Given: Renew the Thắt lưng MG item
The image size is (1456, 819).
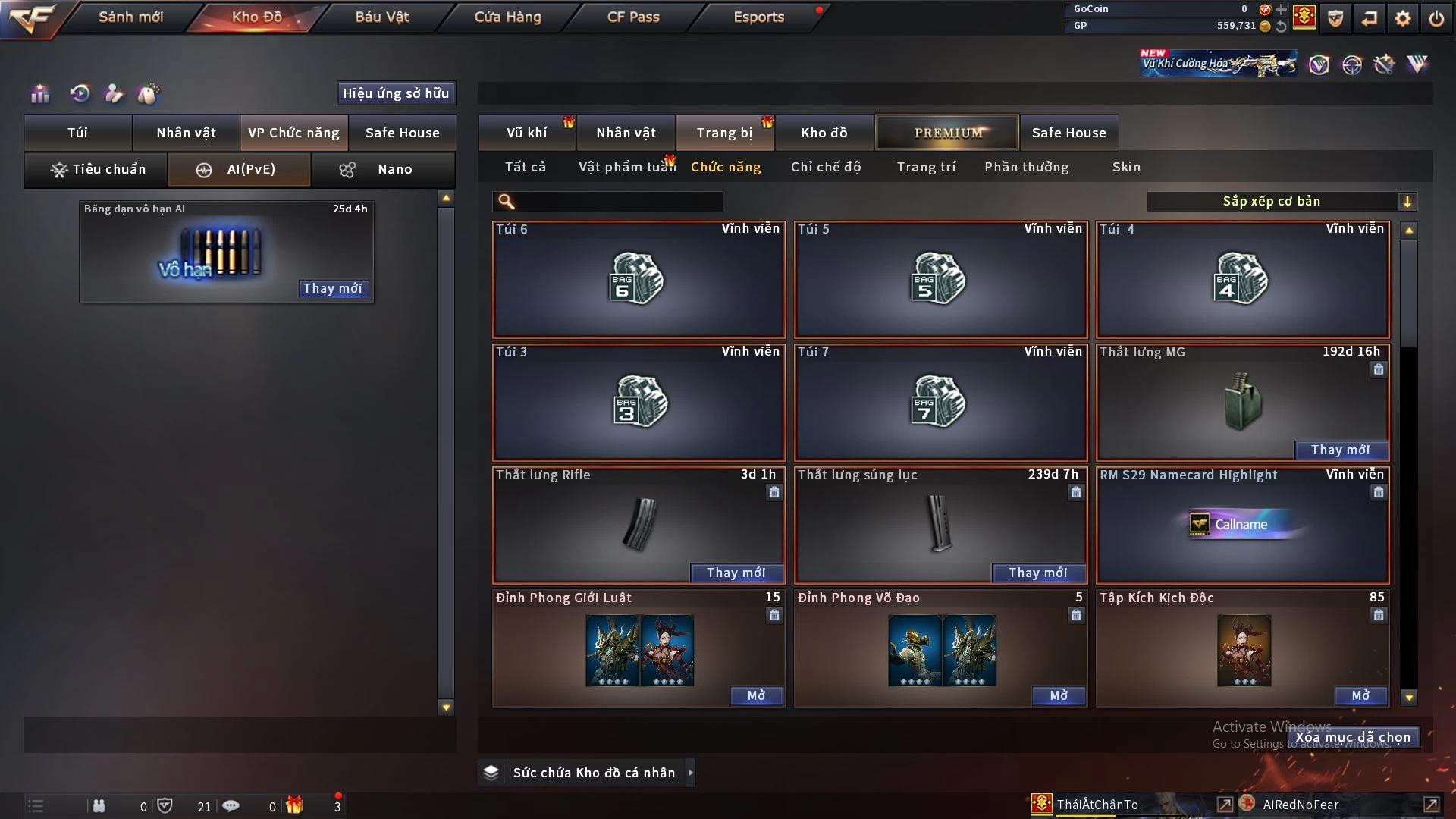Looking at the screenshot, I should pos(1340,450).
